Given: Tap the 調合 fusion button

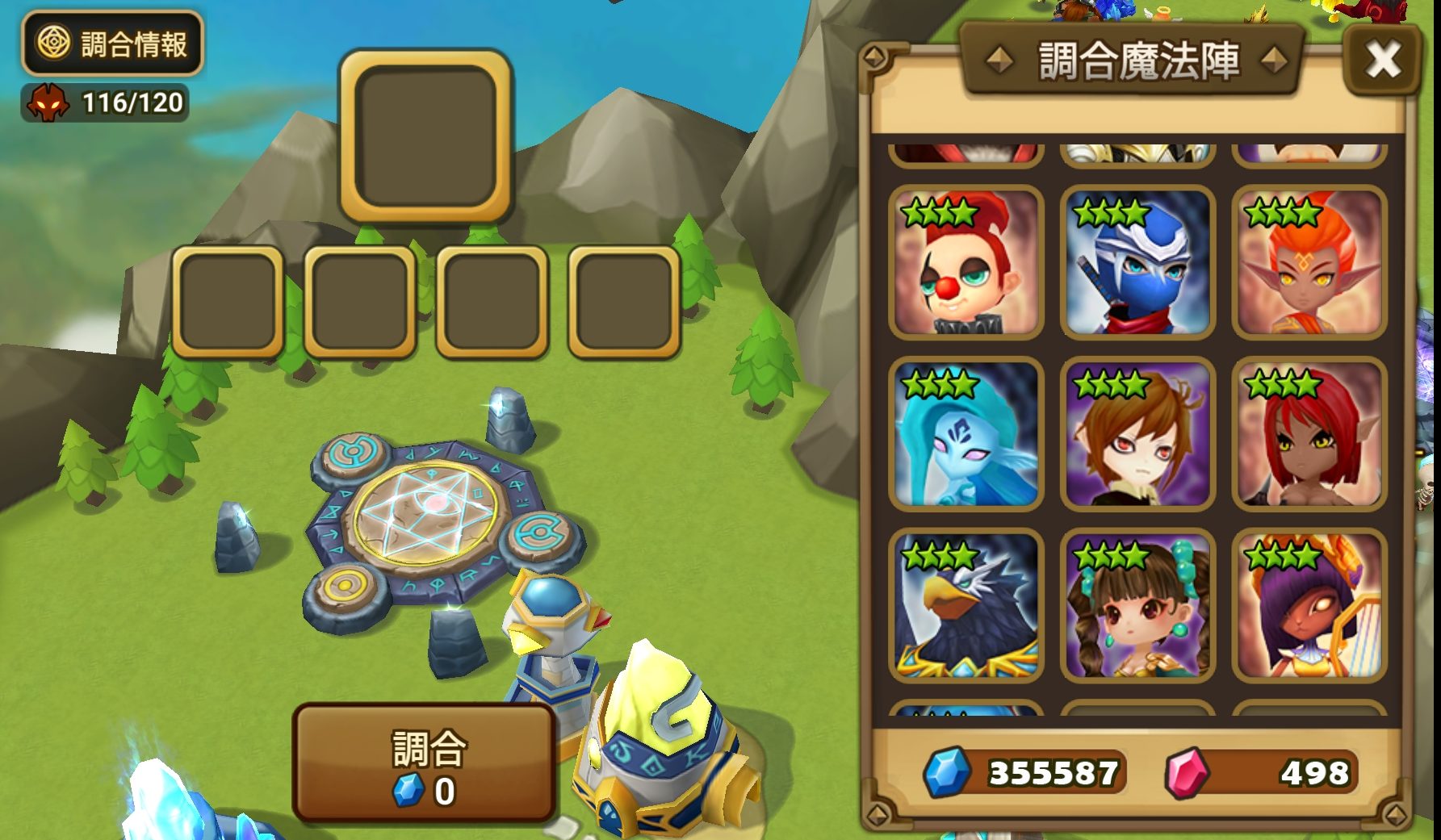Looking at the screenshot, I should click(x=425, y=763).
